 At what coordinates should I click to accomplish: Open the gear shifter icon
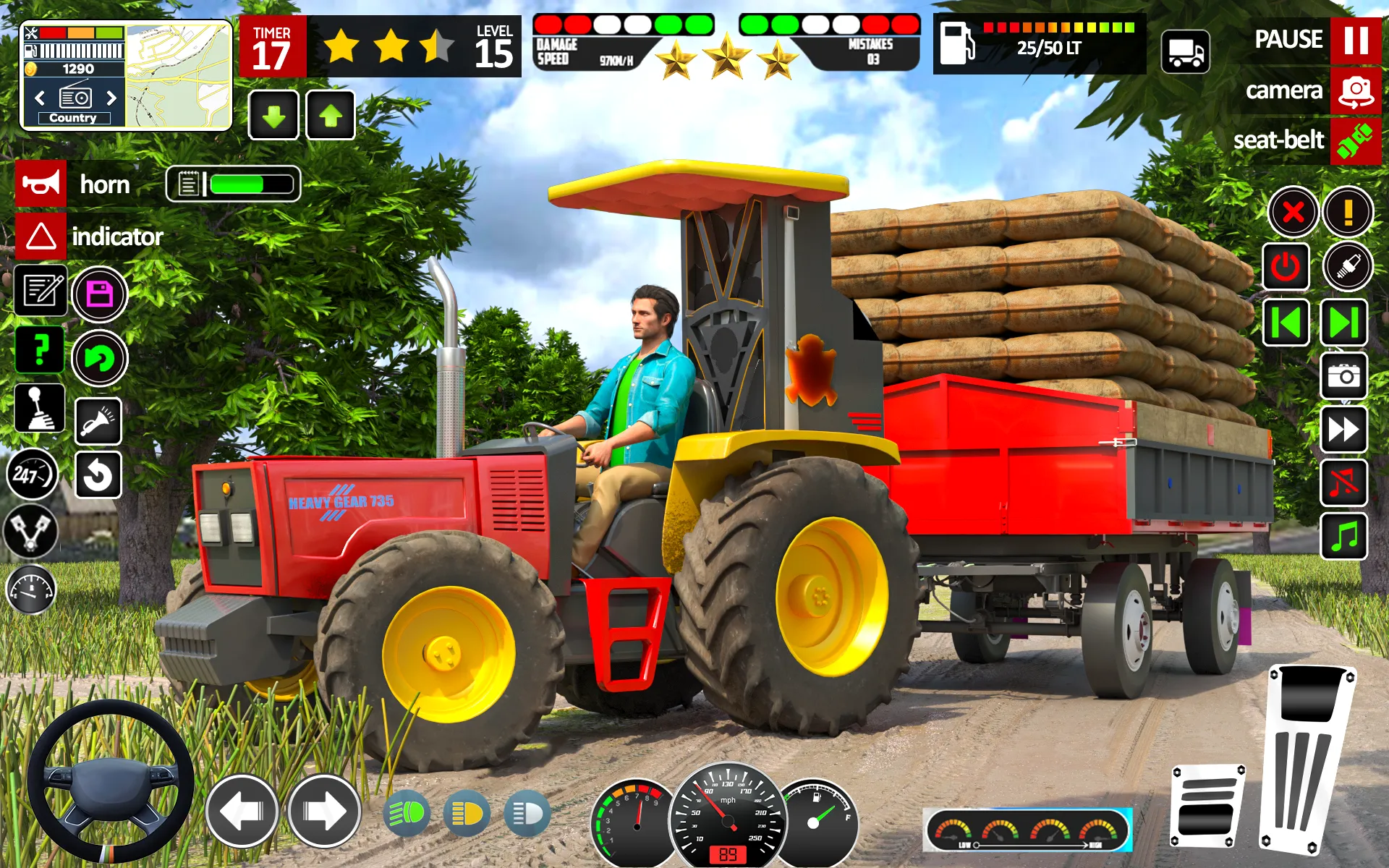(x=40, y=409)
